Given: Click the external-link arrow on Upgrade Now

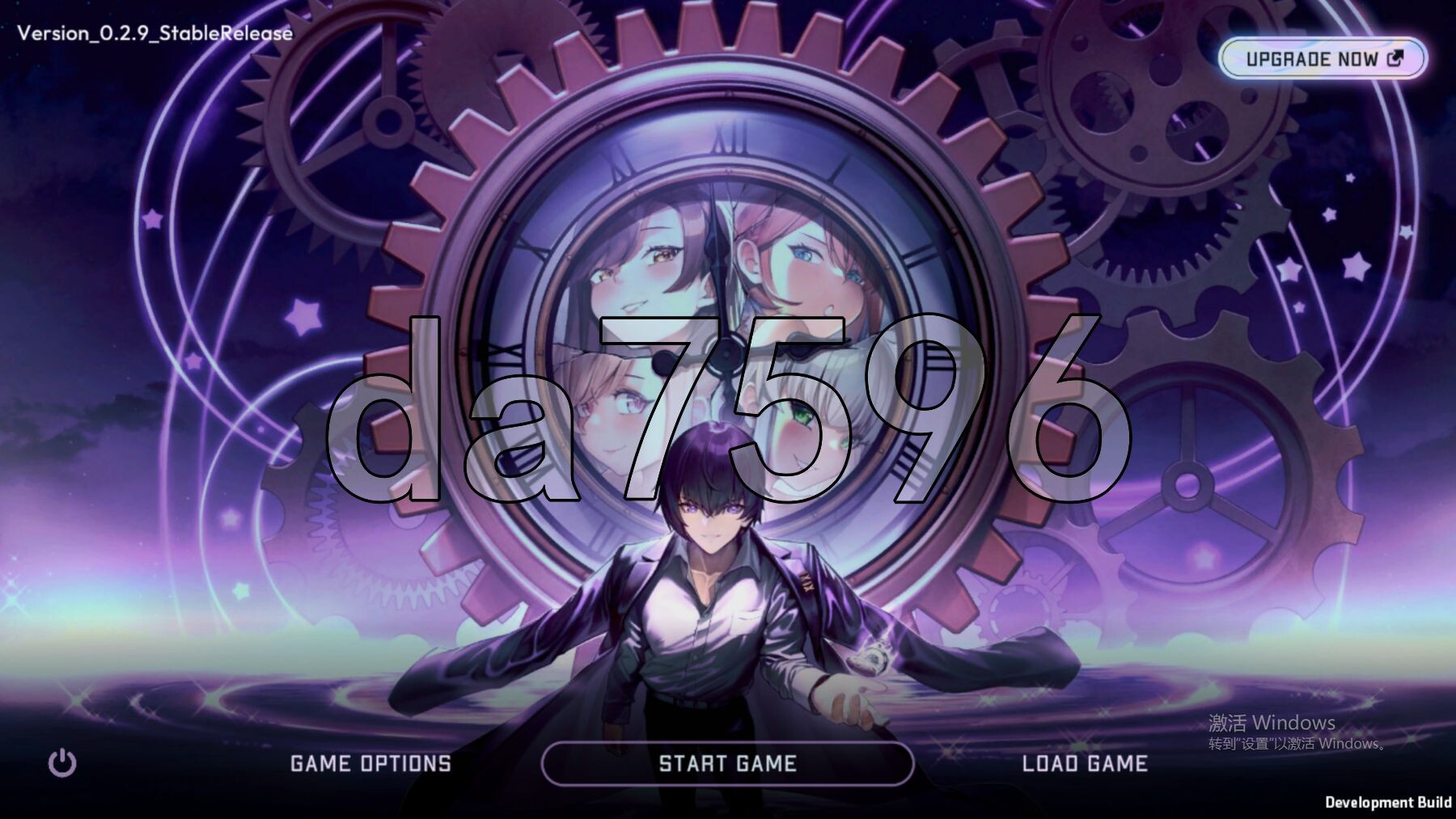Looking at the screenshot, I should point(1394,57).
